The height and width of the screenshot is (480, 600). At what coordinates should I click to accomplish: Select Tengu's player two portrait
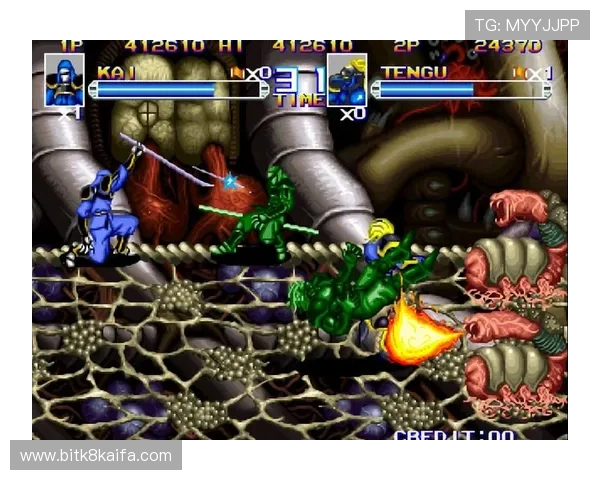coord(347,81)
